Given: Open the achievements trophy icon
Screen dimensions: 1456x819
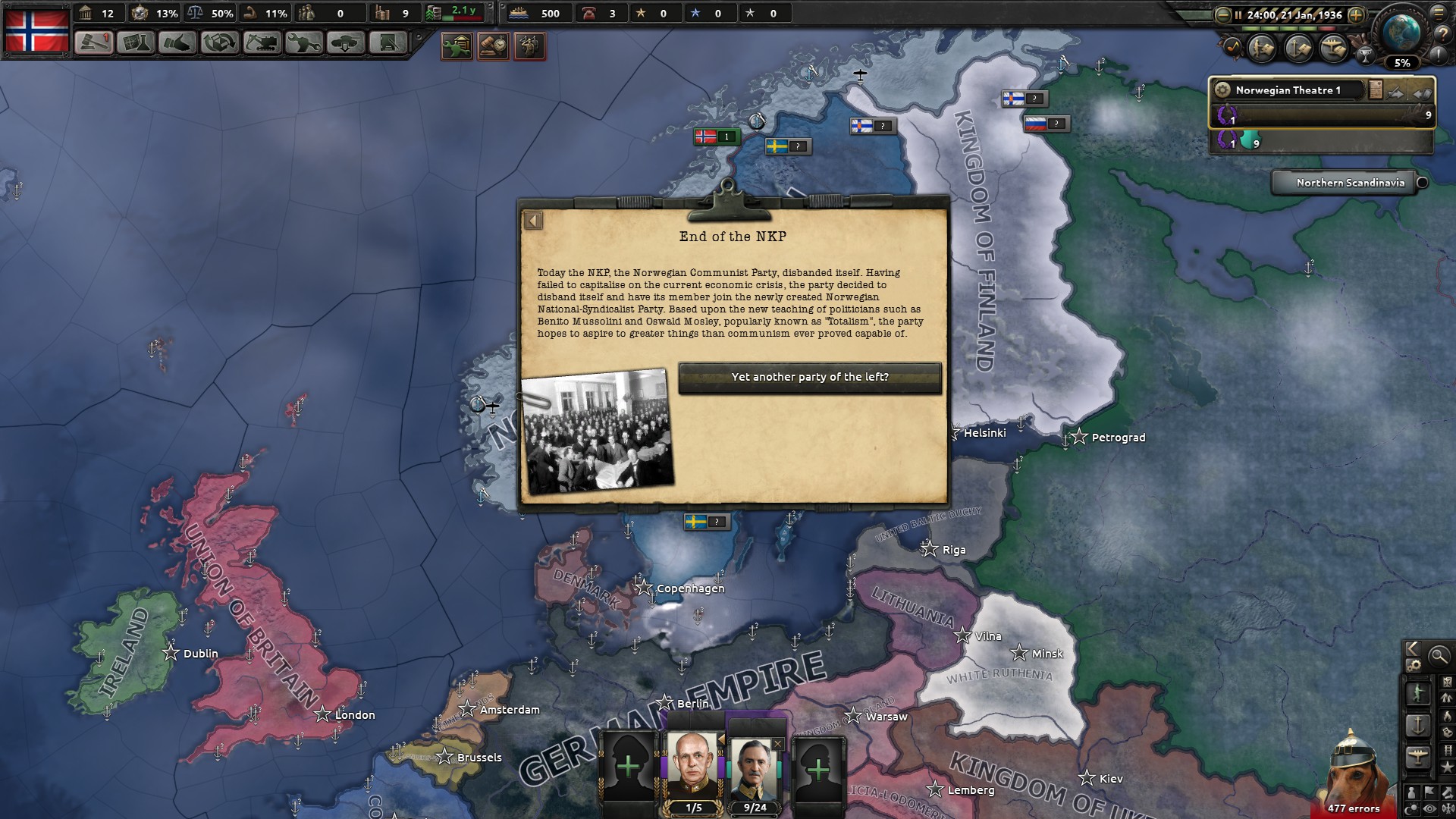Looking at the screenshot, I should tap(1366, 56).
